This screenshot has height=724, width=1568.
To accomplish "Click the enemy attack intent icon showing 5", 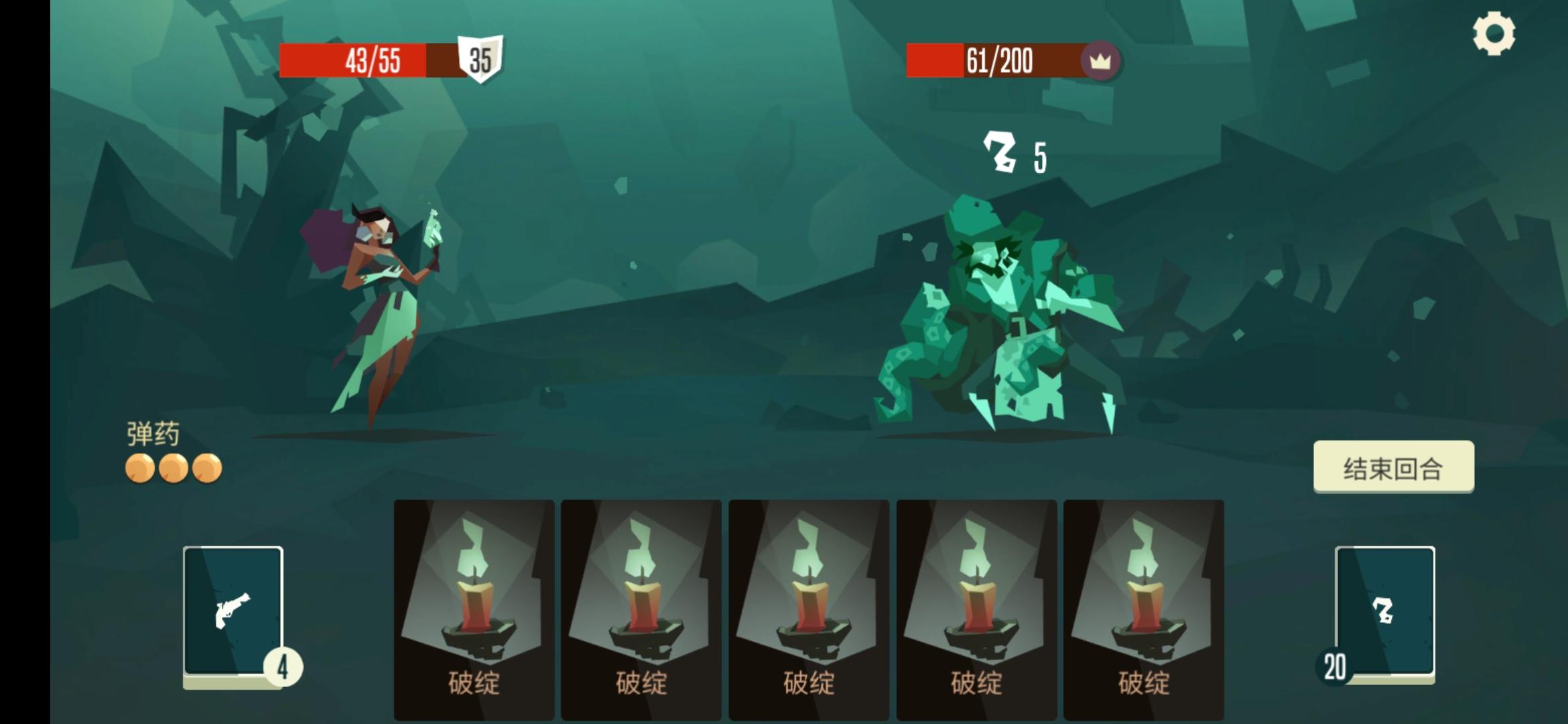I will (1000, 152).
